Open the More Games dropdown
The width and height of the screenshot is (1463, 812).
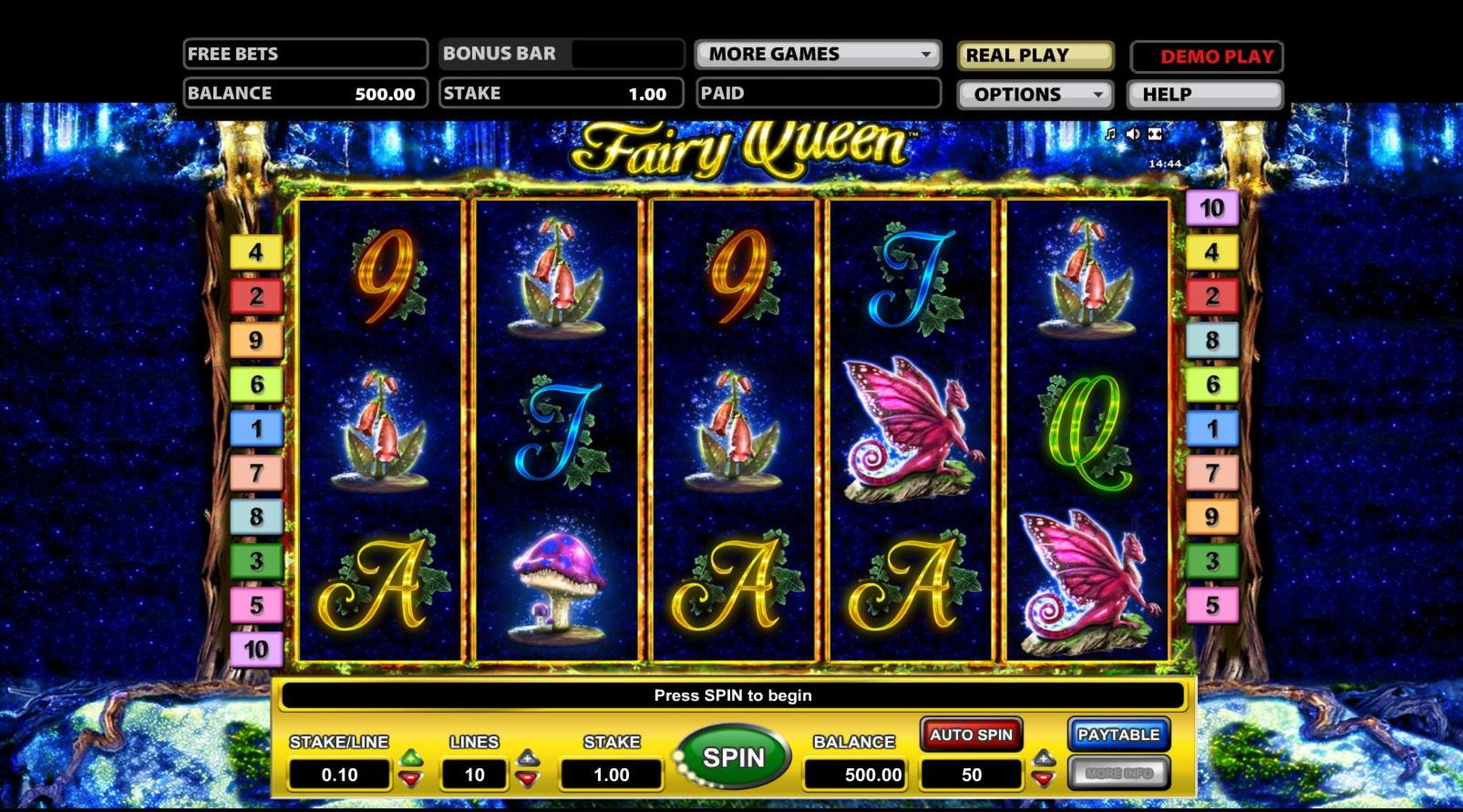817,55
